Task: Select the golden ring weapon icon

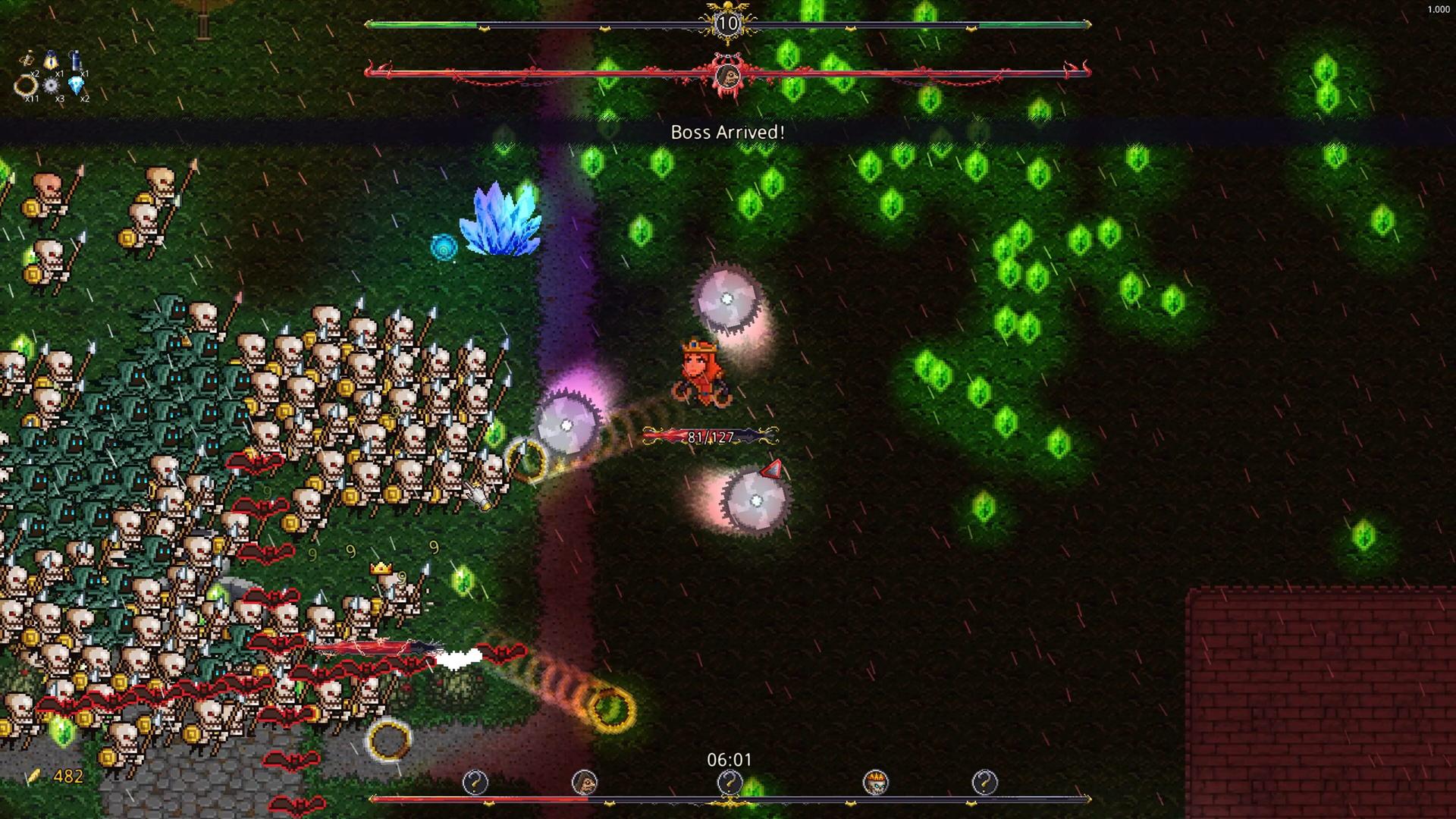Action: (x=26, y=85)
